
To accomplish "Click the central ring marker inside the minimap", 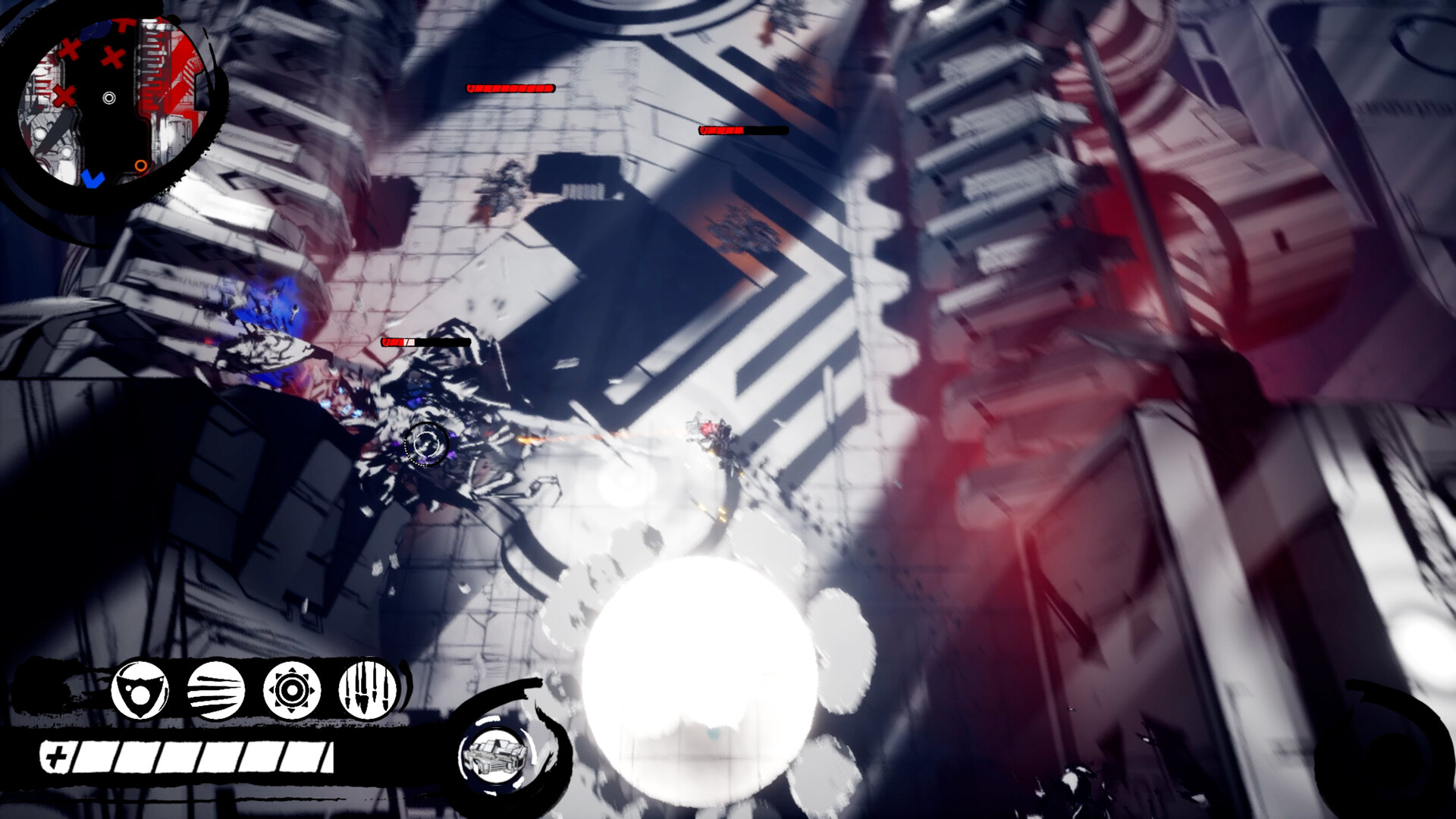I will pos(109,99).
